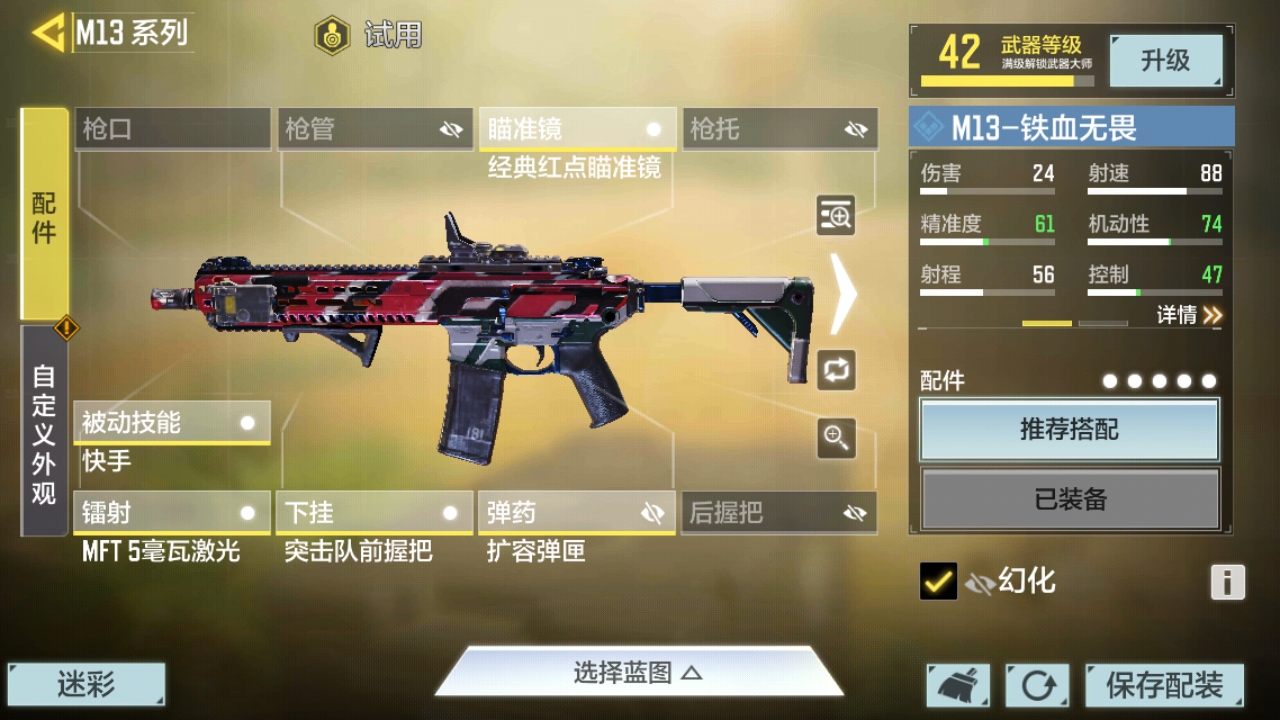Screen dimensions: 1280x720
Task: Apply the 推荐搭配 recommended loadout
Action: [1069, 430]
